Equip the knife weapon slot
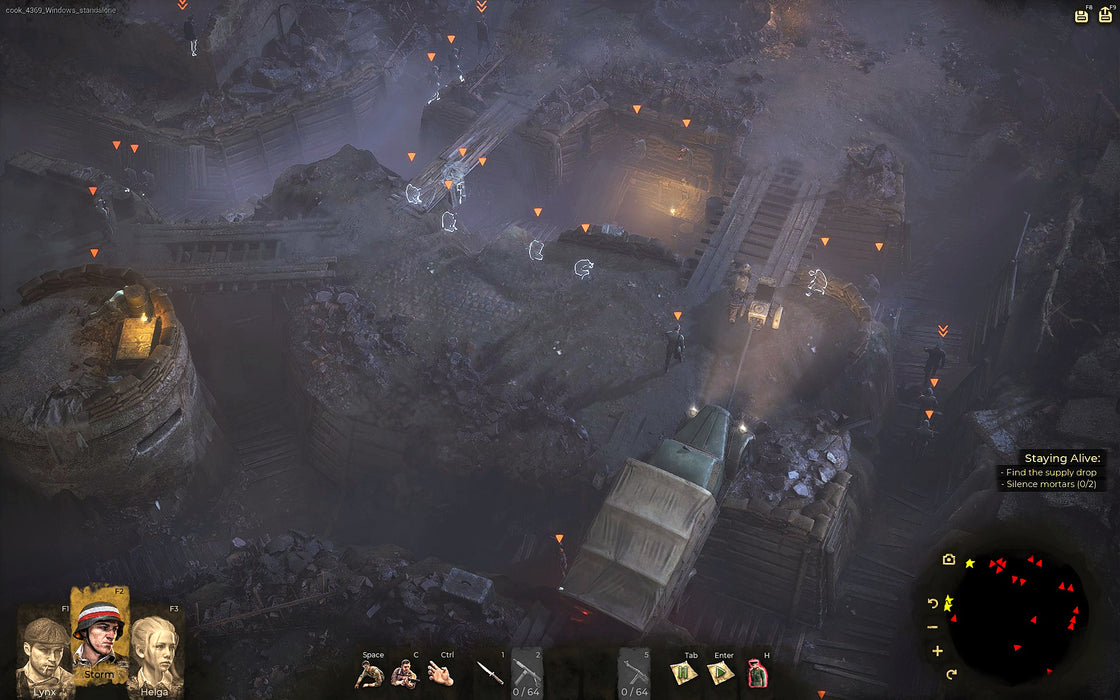Viewport: 1120px width, 700px height. tap(490, 673)
